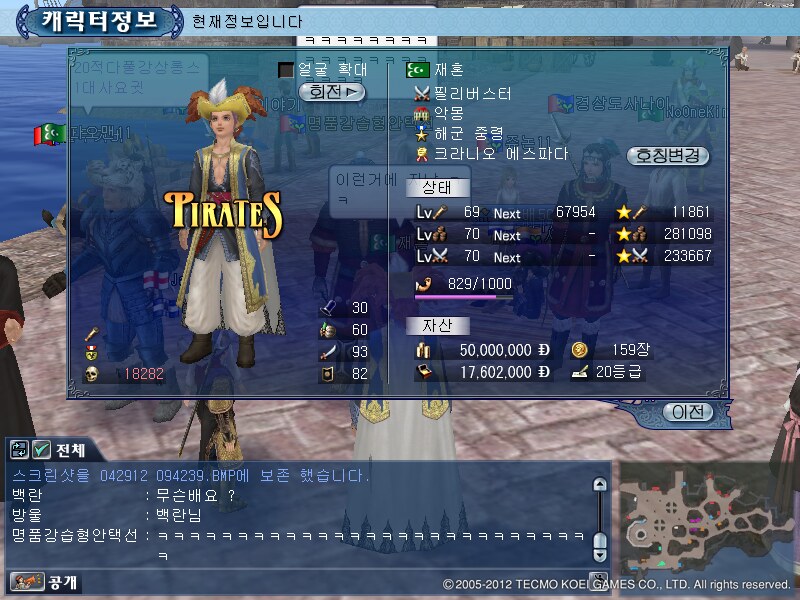The height and width of the screenshot is (600, 800).
Task: Click the chat log scroll-down arrow
Action: (x=600, y=551)
